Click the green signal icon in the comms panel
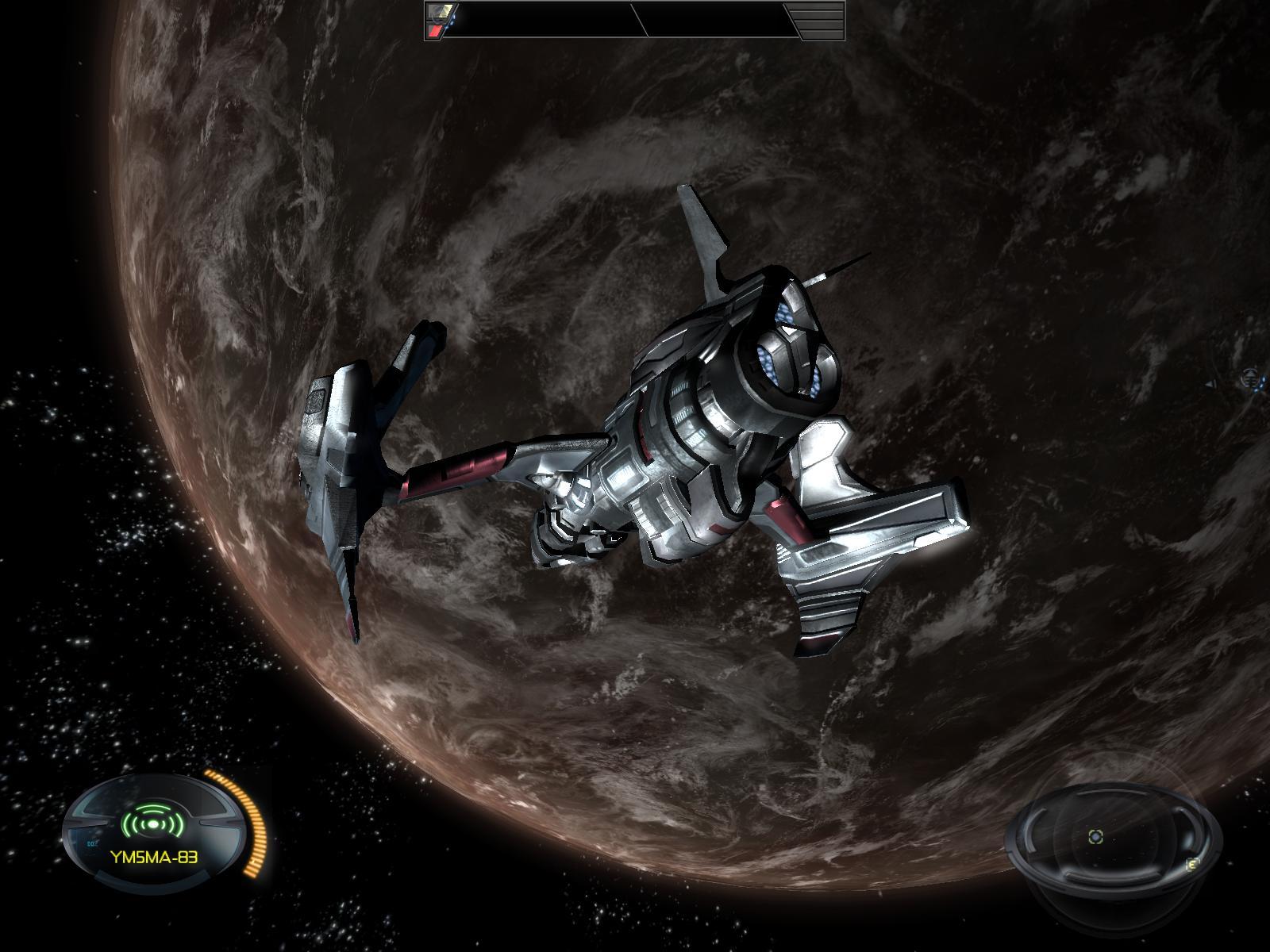This screenshot has height=952, width=1270. (151, 824)
